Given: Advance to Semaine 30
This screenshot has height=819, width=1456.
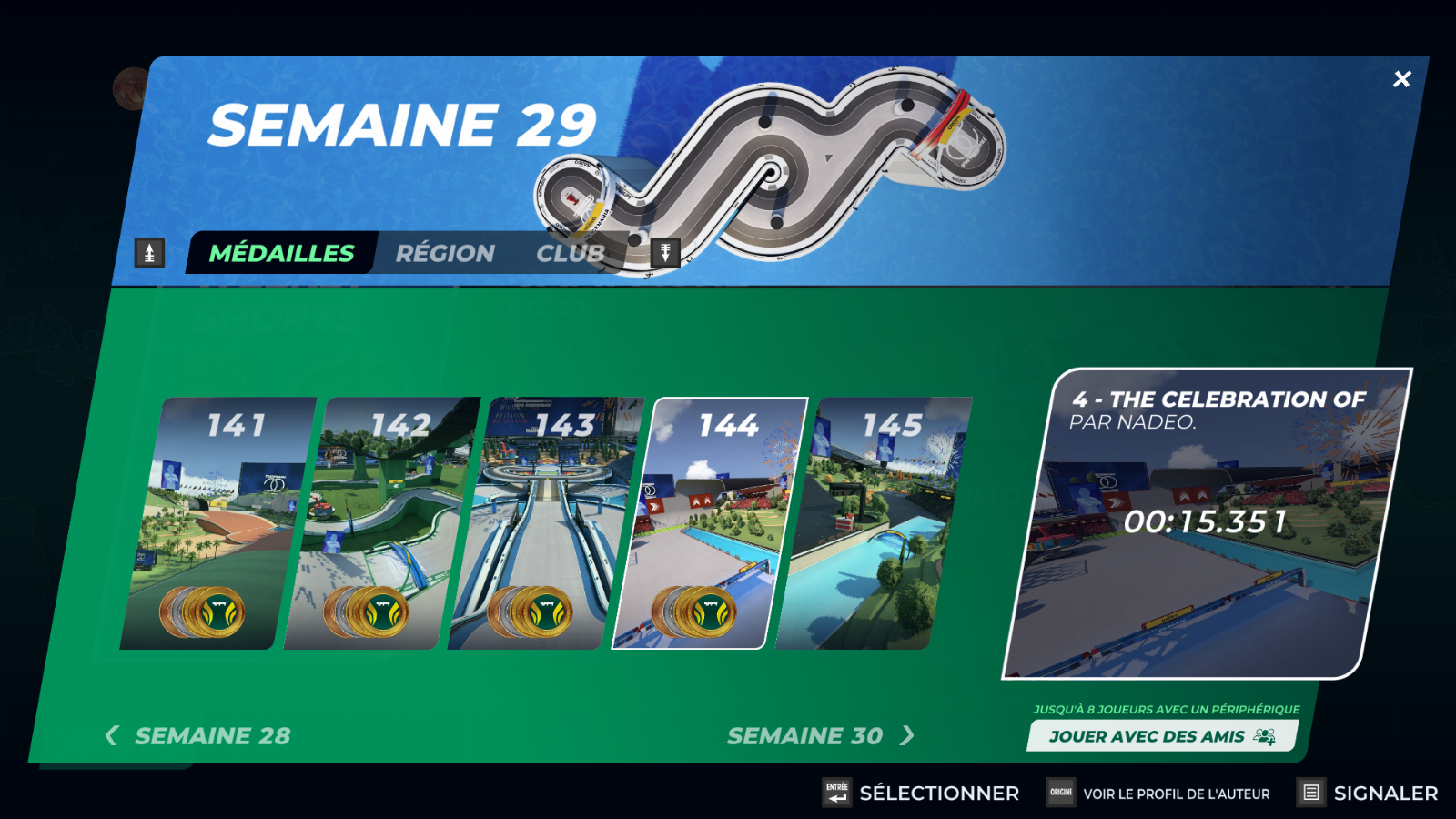Looking at the screenshot, I should point(819,735).
